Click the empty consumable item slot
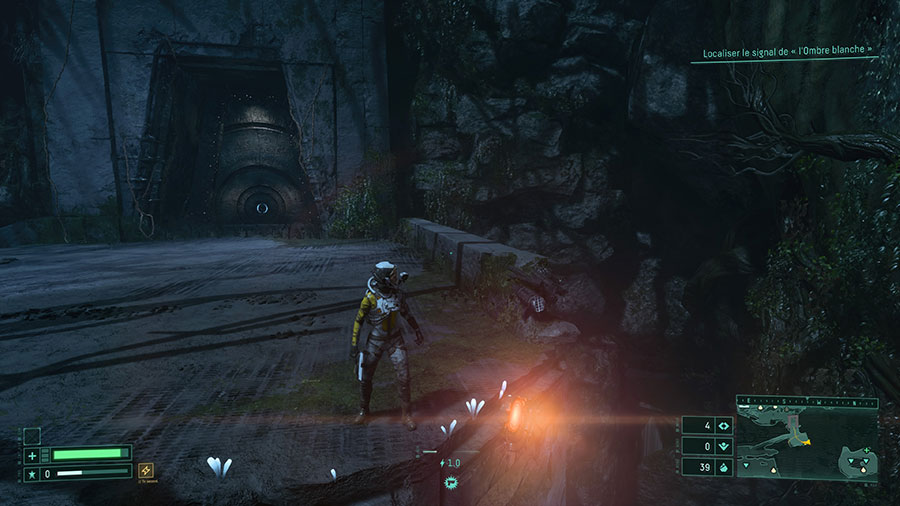The height and width of the screenshot is (506, 900). point(32,436)
